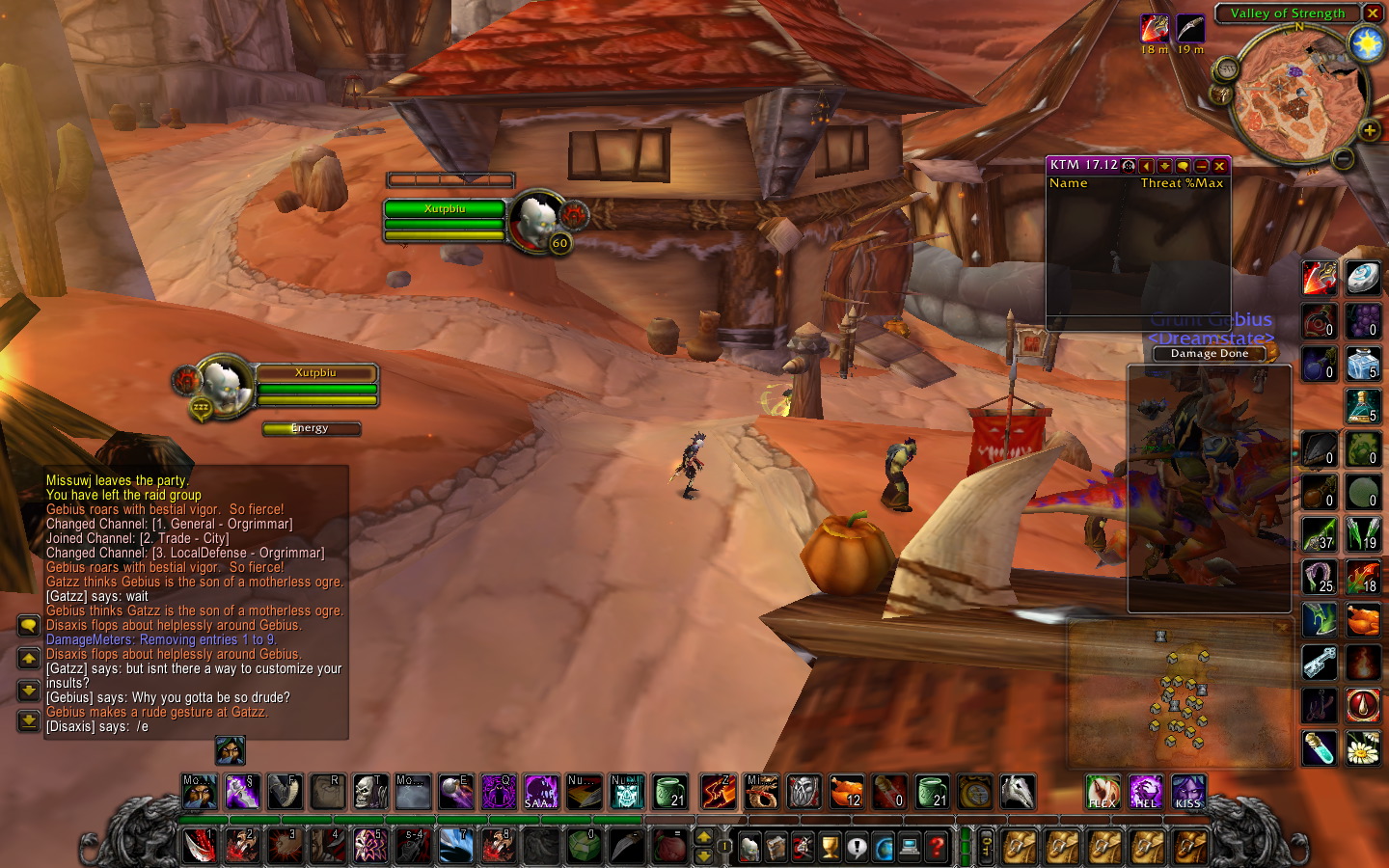This screenshot has height=868, width=1389.
Task: Select the Xutpbiu player portrait frame
Action: pyautogui.click(x=226, y=386)
